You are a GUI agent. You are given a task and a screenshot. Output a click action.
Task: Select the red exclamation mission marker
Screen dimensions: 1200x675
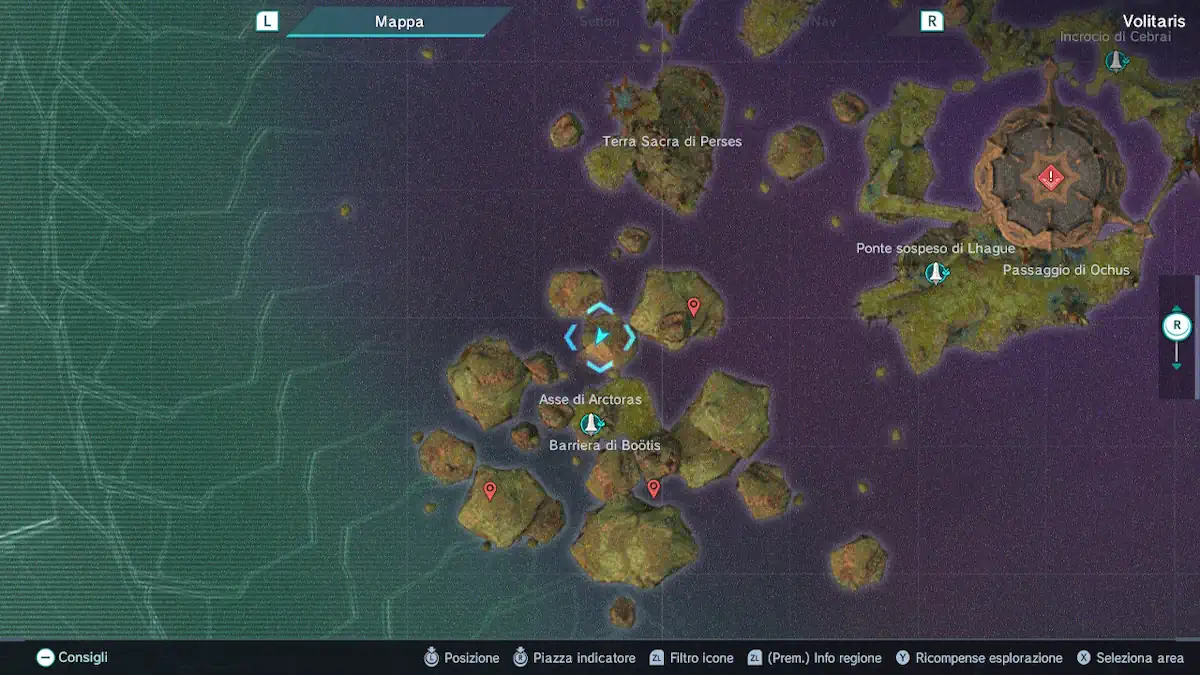[x=1049, y=178]
